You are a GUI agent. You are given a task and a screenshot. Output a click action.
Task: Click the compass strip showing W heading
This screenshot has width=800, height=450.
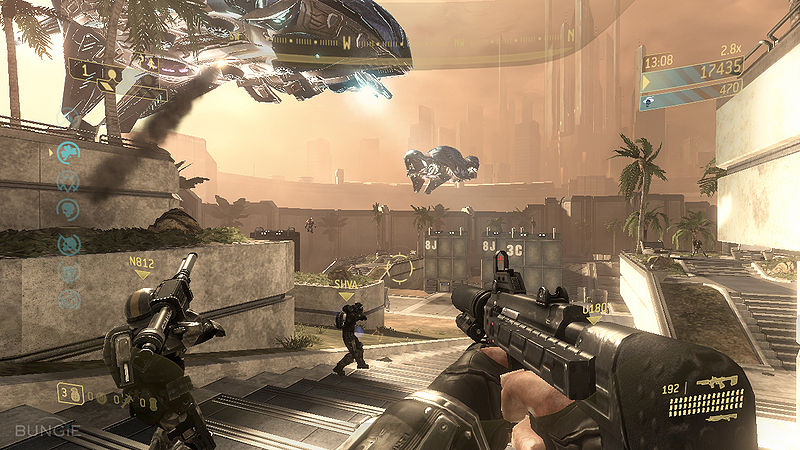(x=347, y=43)
